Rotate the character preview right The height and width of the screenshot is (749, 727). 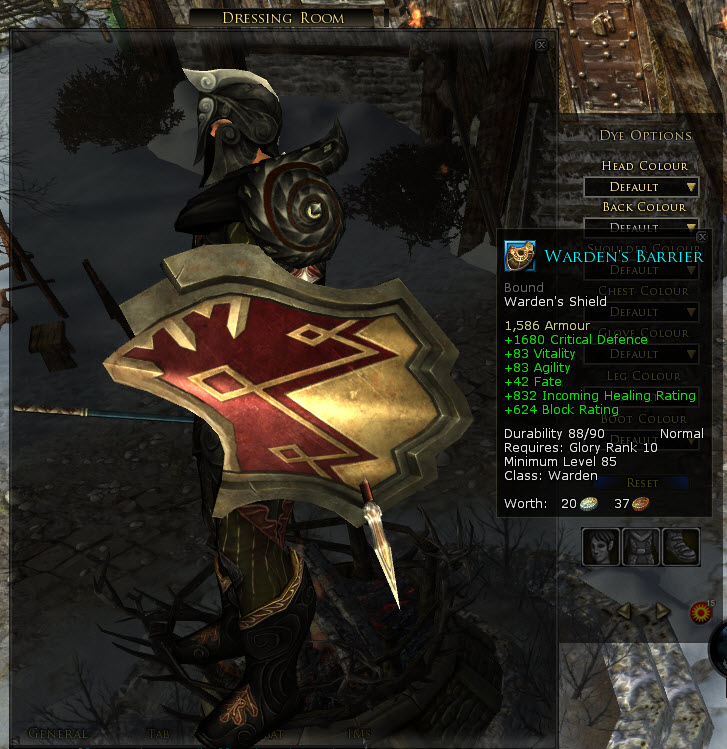point(661,609)
